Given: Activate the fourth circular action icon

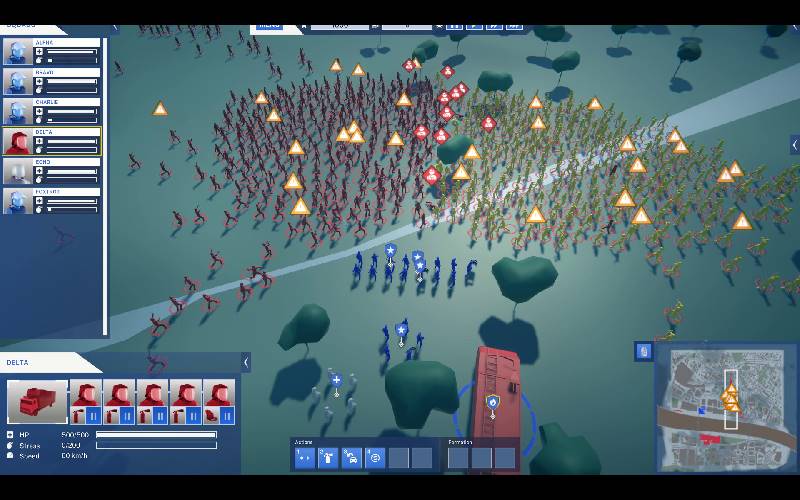Looking at the screenshot, I should tap(375, 458).
